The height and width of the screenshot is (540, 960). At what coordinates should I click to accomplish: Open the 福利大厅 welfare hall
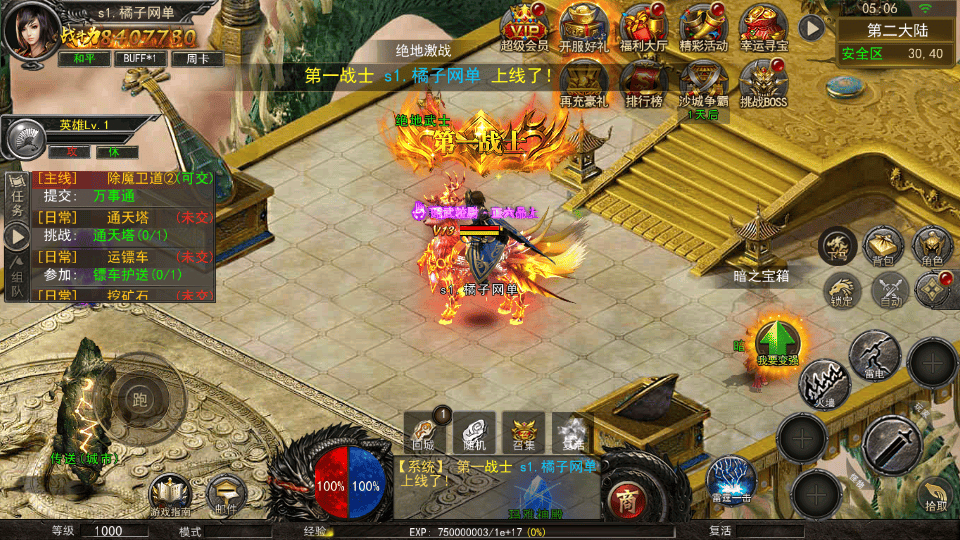[x=643, y=26]
